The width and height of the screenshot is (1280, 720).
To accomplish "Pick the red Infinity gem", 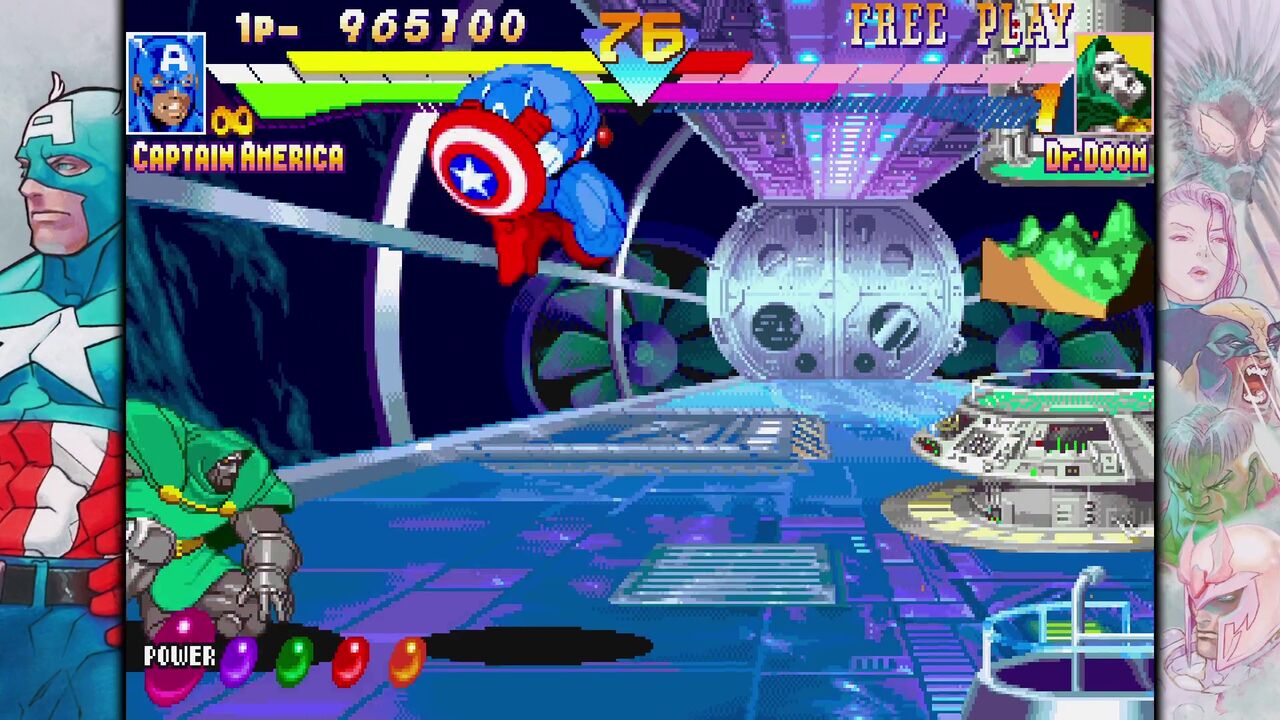I will click(350, 661).
